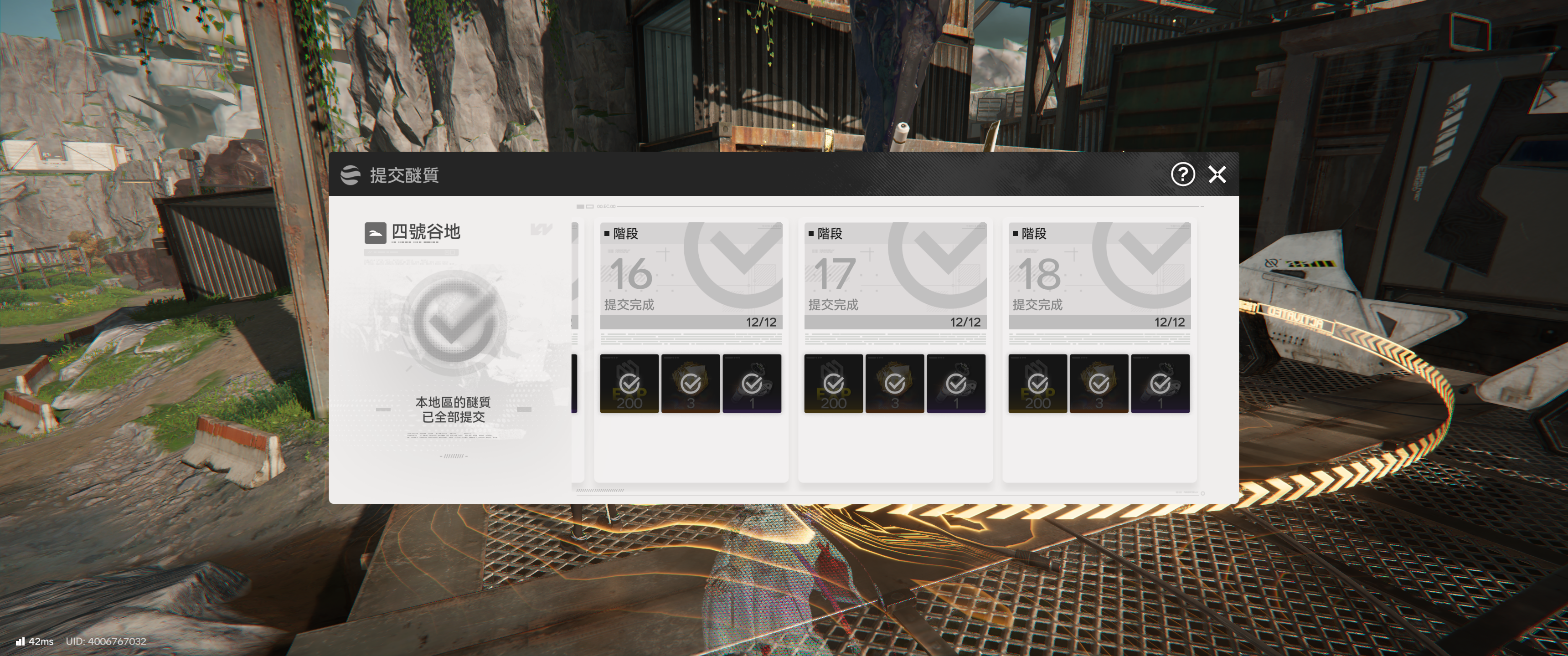Check stage 16's reward with quantity 1

pos(752,384)
